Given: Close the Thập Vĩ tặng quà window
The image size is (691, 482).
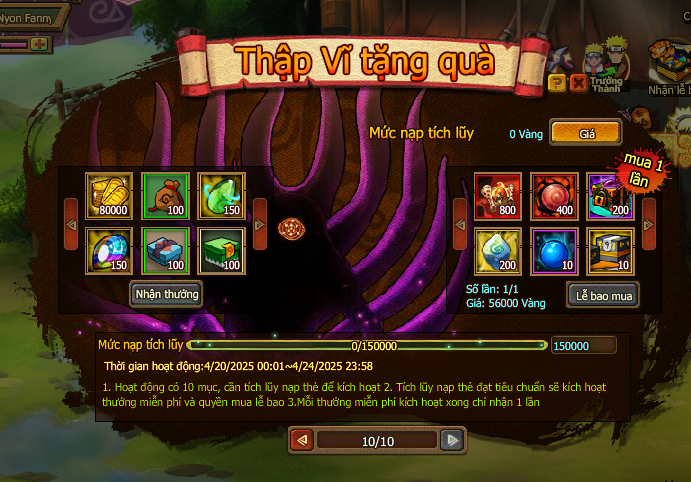Looking at the screenshot, I should 578,82.
